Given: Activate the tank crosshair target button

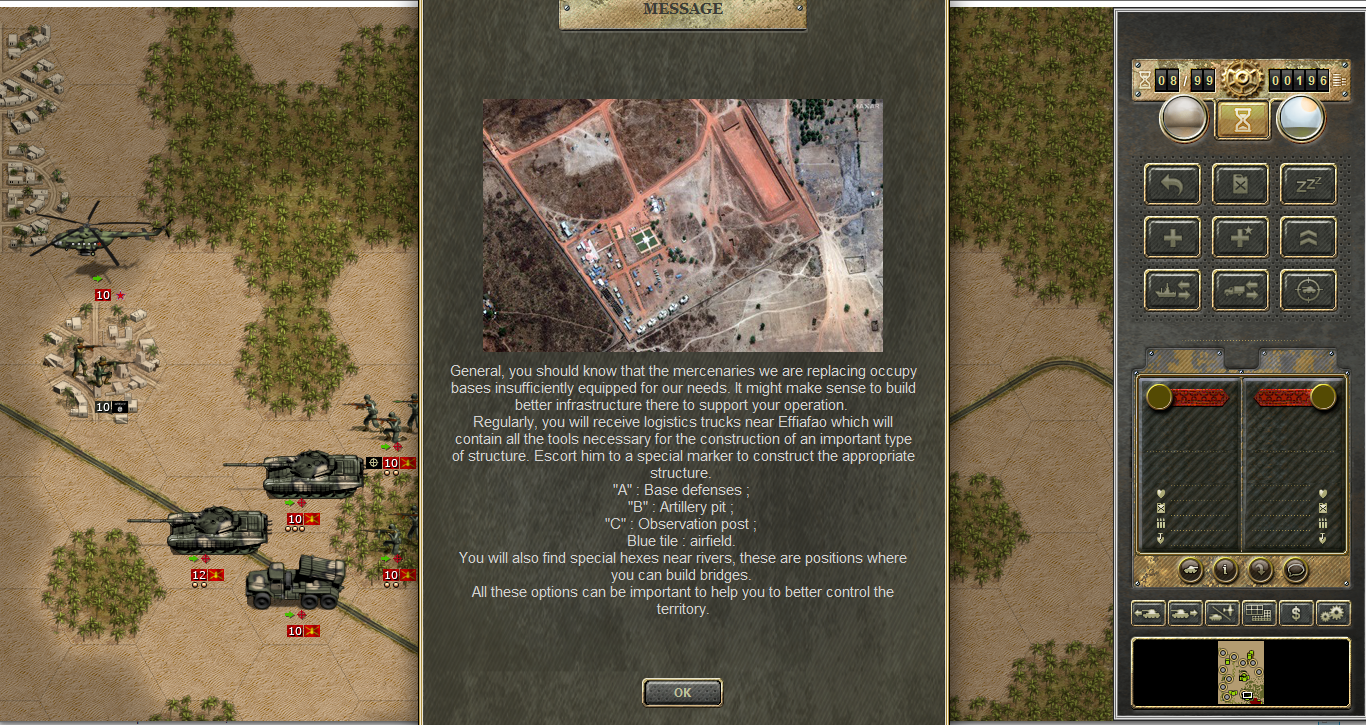Looking at the screenshot, I should click(1308, 290).
